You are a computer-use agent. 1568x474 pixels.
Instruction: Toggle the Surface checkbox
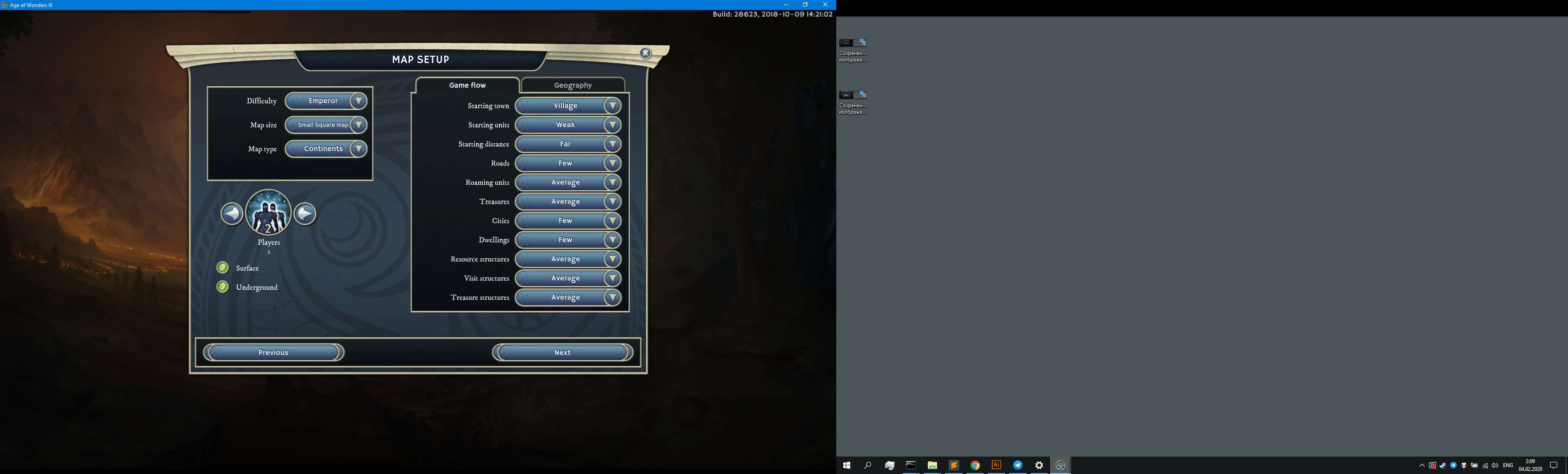[223, 268]
